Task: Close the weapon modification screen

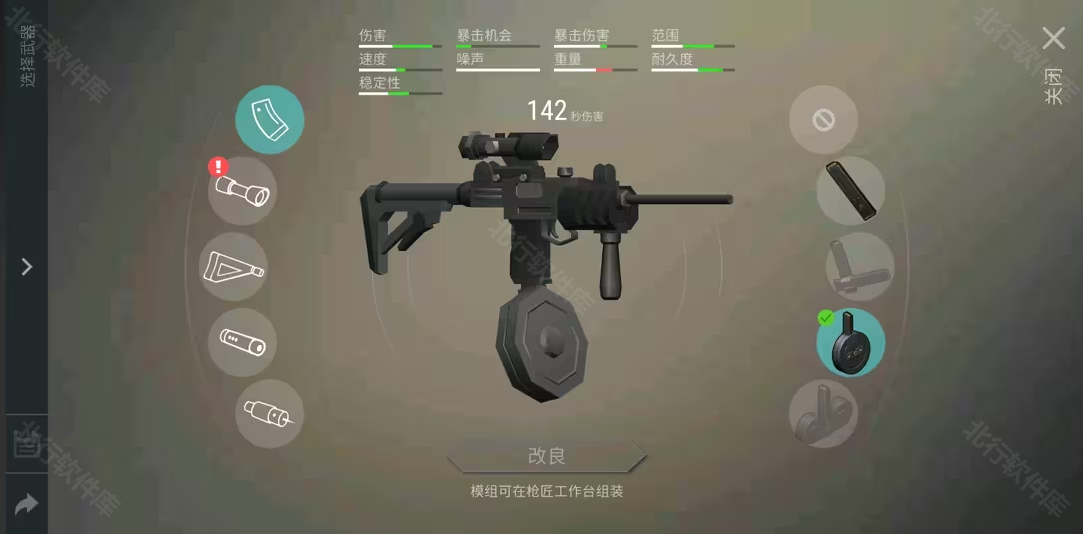Action: tap(1053, 39)
